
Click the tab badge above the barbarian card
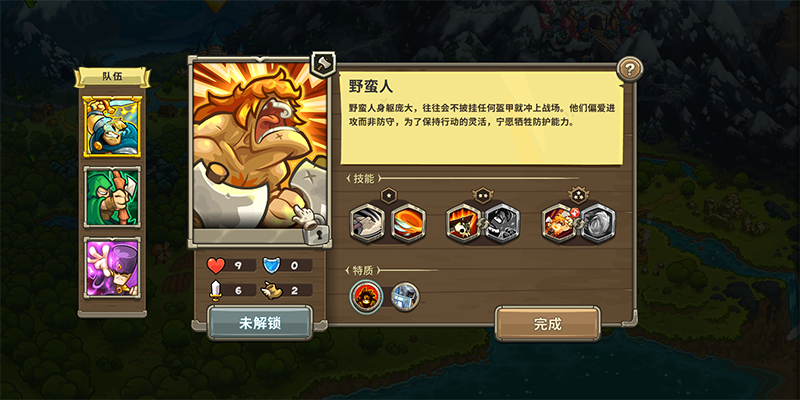(322, 65)
